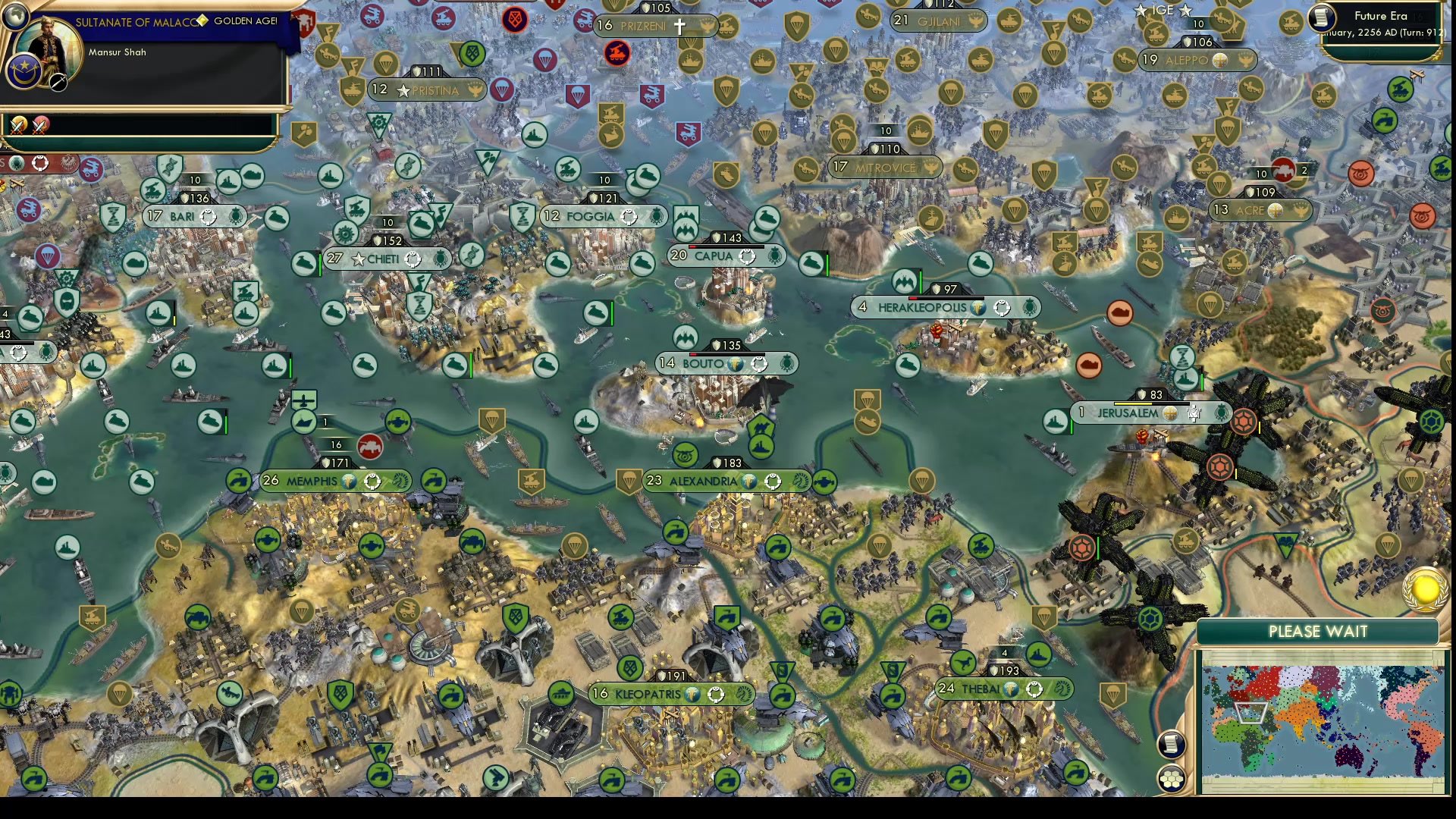Open the IGE in-game editor at top

(1165, 11)
